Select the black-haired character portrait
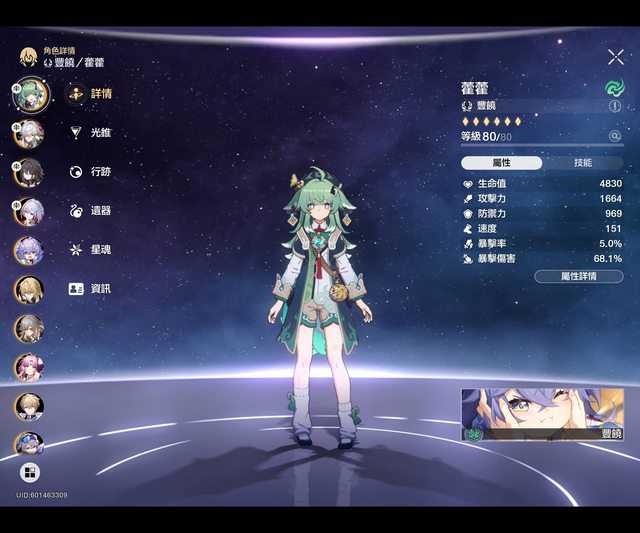 [x=29, y=171]
